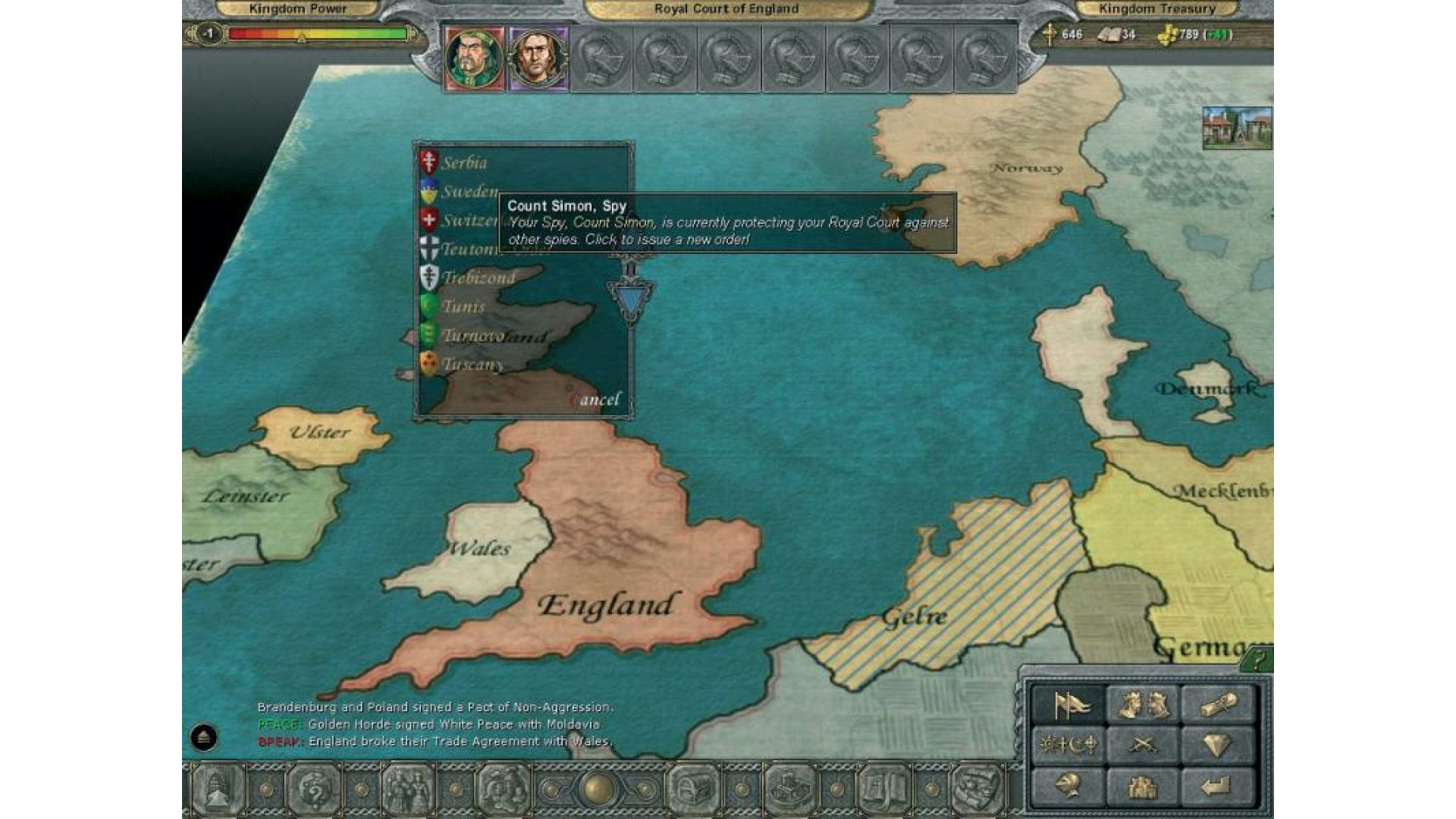The height and width of the screenshot is (819, 1456).
Task: Pick Trebizond from the kingdom list
Action: (x=478, y=278)
